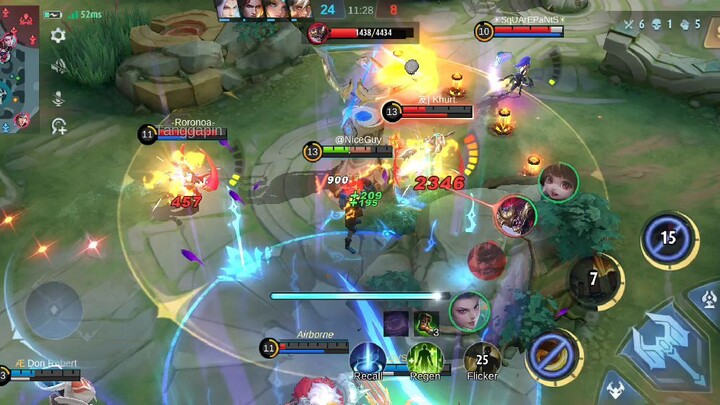Screen dimensions: 720x405
Task: Activate the skill with 15-second cooldown
Action: coord(668,238)
